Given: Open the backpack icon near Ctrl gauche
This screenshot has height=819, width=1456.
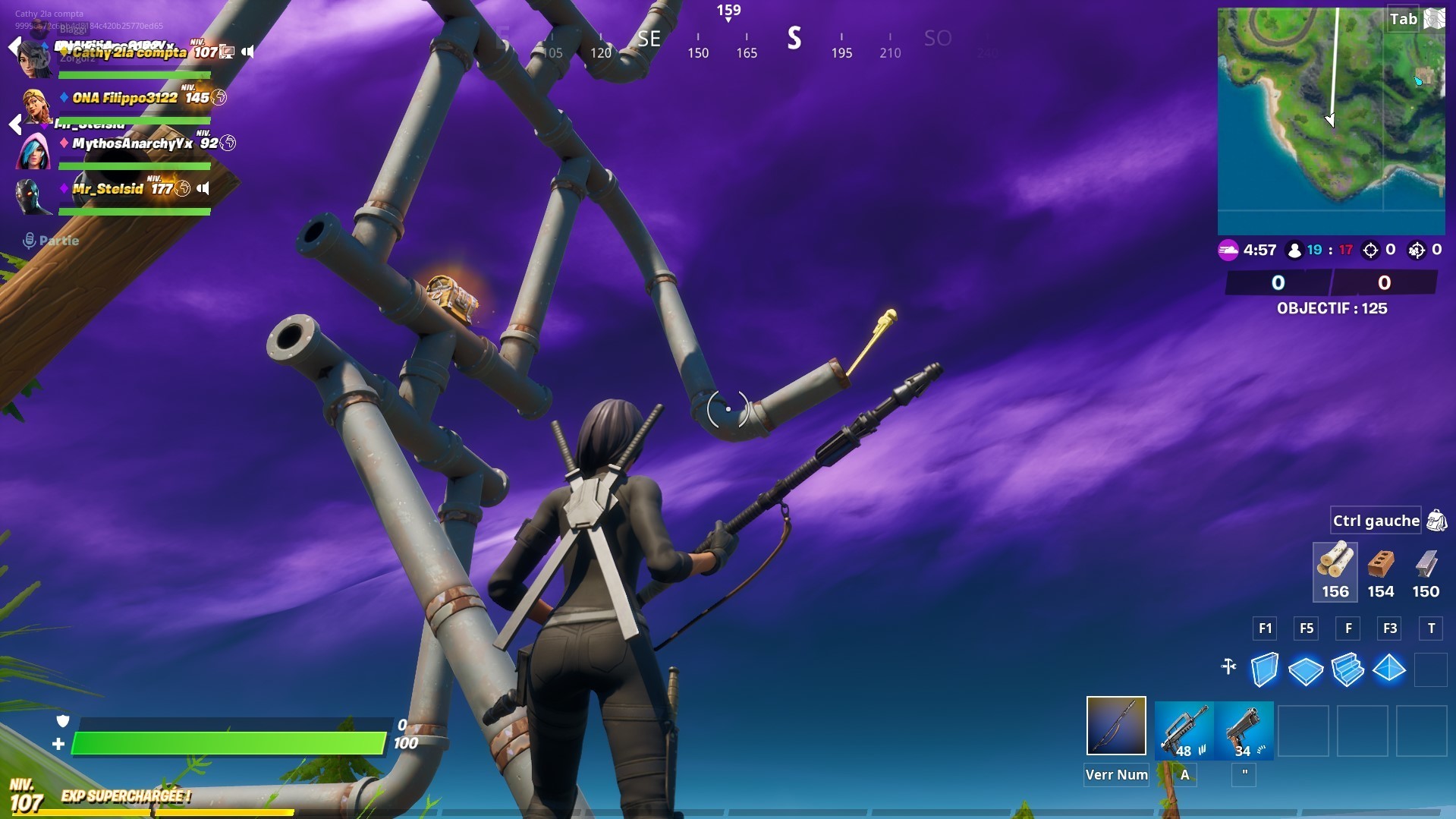Looking at the screenshot, I should [x=1435, y=521].
